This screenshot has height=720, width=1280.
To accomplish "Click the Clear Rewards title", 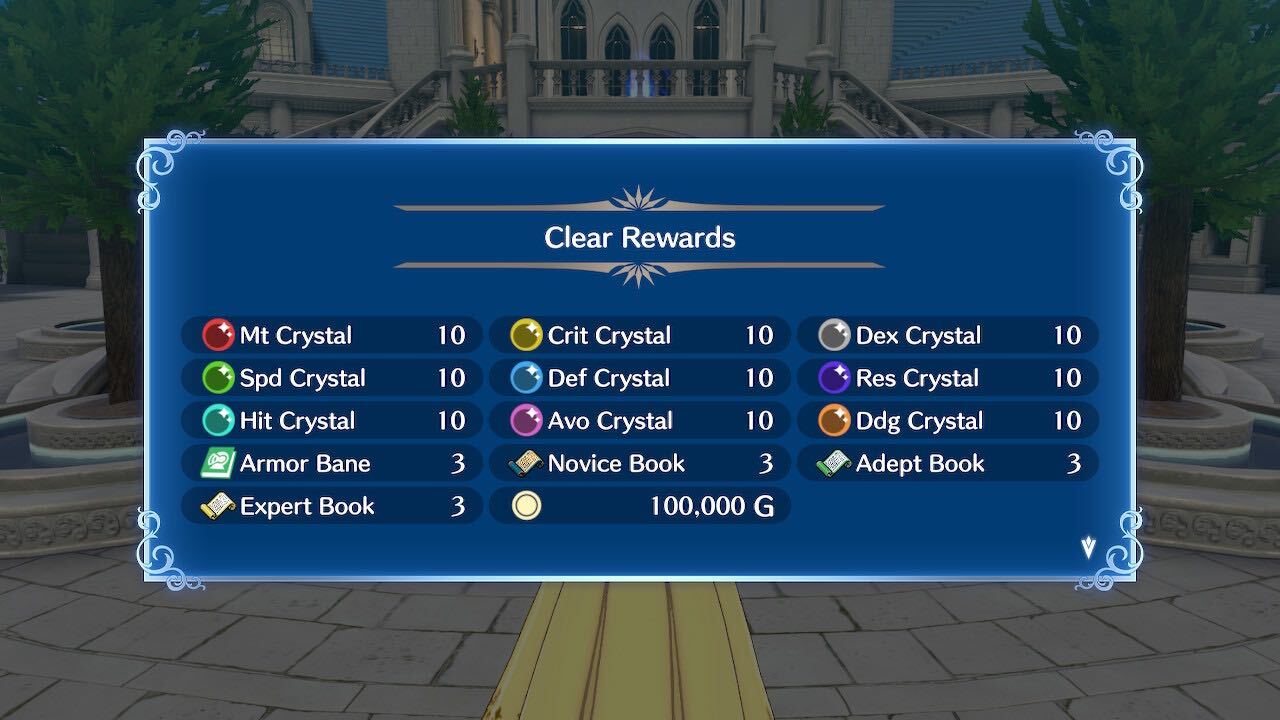I will 639,238.
